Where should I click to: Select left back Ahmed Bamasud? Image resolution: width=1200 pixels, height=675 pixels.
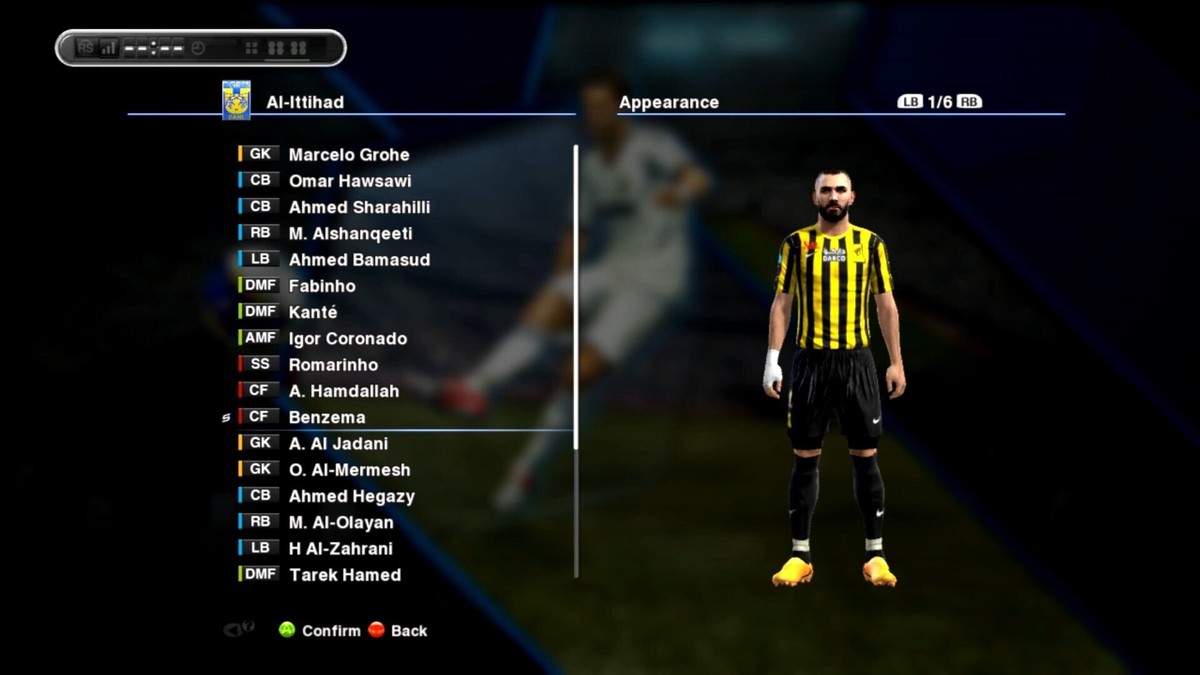click(359, 260)
